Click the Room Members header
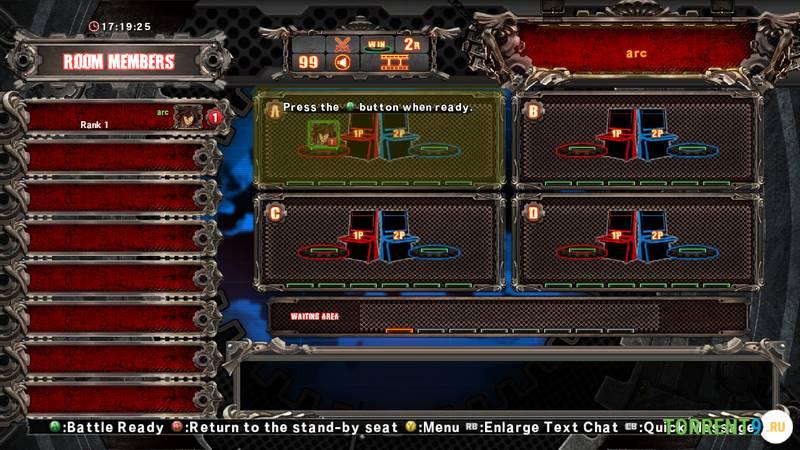Screen dimensions: 800x450 [x=118, y=61]
